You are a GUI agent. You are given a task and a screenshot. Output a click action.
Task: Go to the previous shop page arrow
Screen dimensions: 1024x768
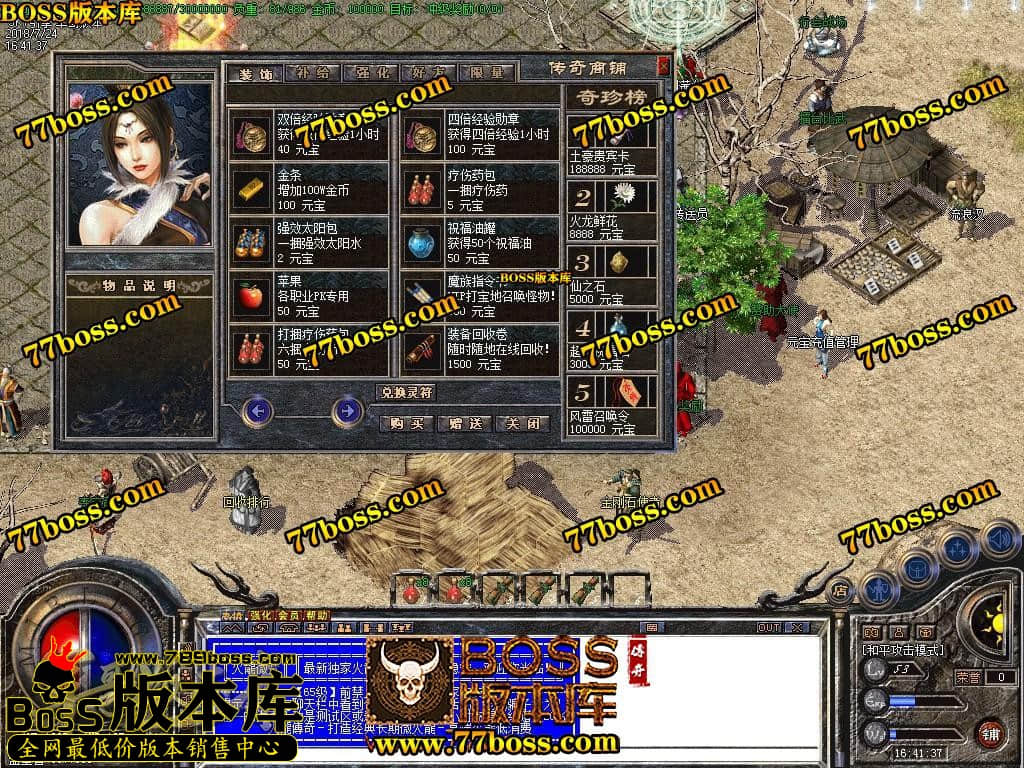point(258,410)
